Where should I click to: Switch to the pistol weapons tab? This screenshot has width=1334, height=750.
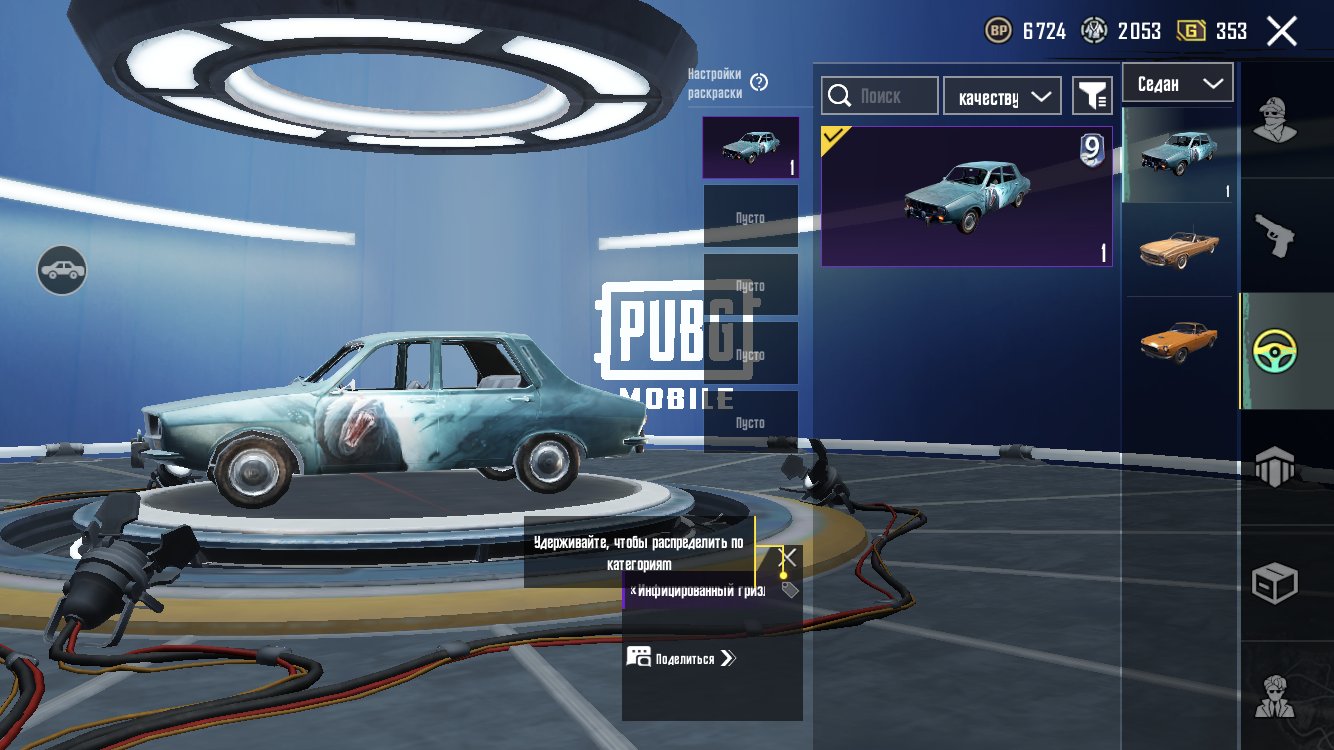click(1274, 236)
